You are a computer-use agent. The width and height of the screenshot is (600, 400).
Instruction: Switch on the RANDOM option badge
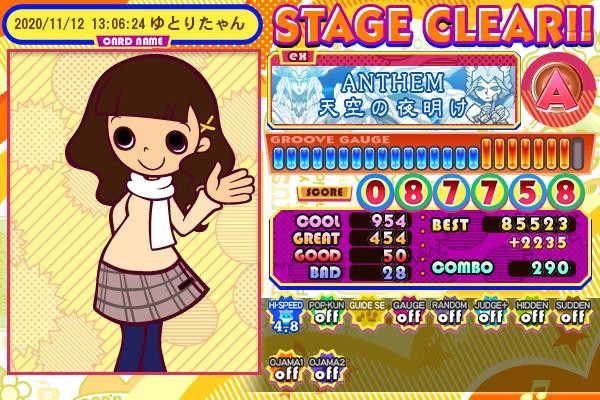(x=447, y=314)
